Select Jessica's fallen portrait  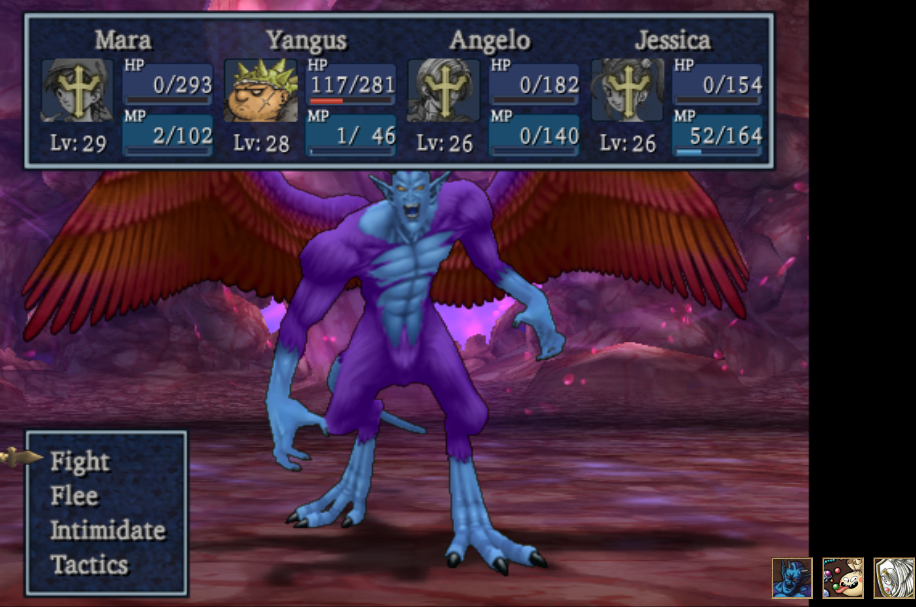[x=627, y=91]
